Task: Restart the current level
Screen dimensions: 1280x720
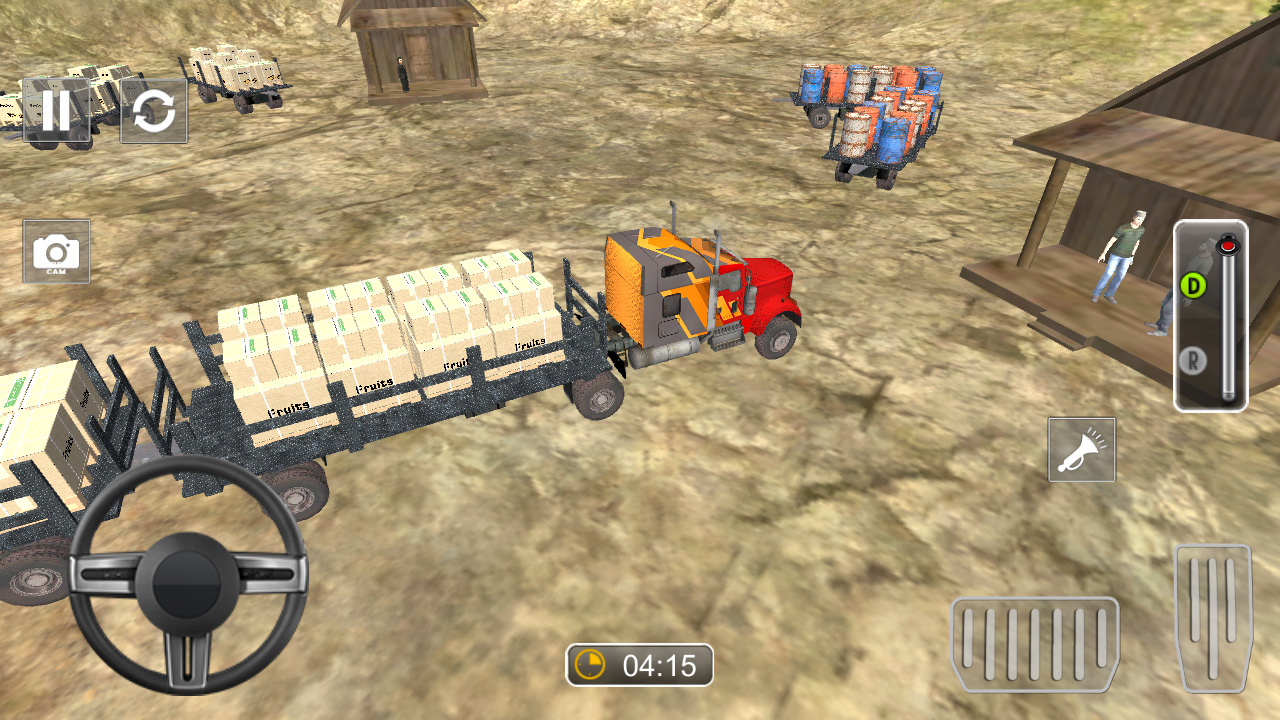Action: tap(154, 112)
